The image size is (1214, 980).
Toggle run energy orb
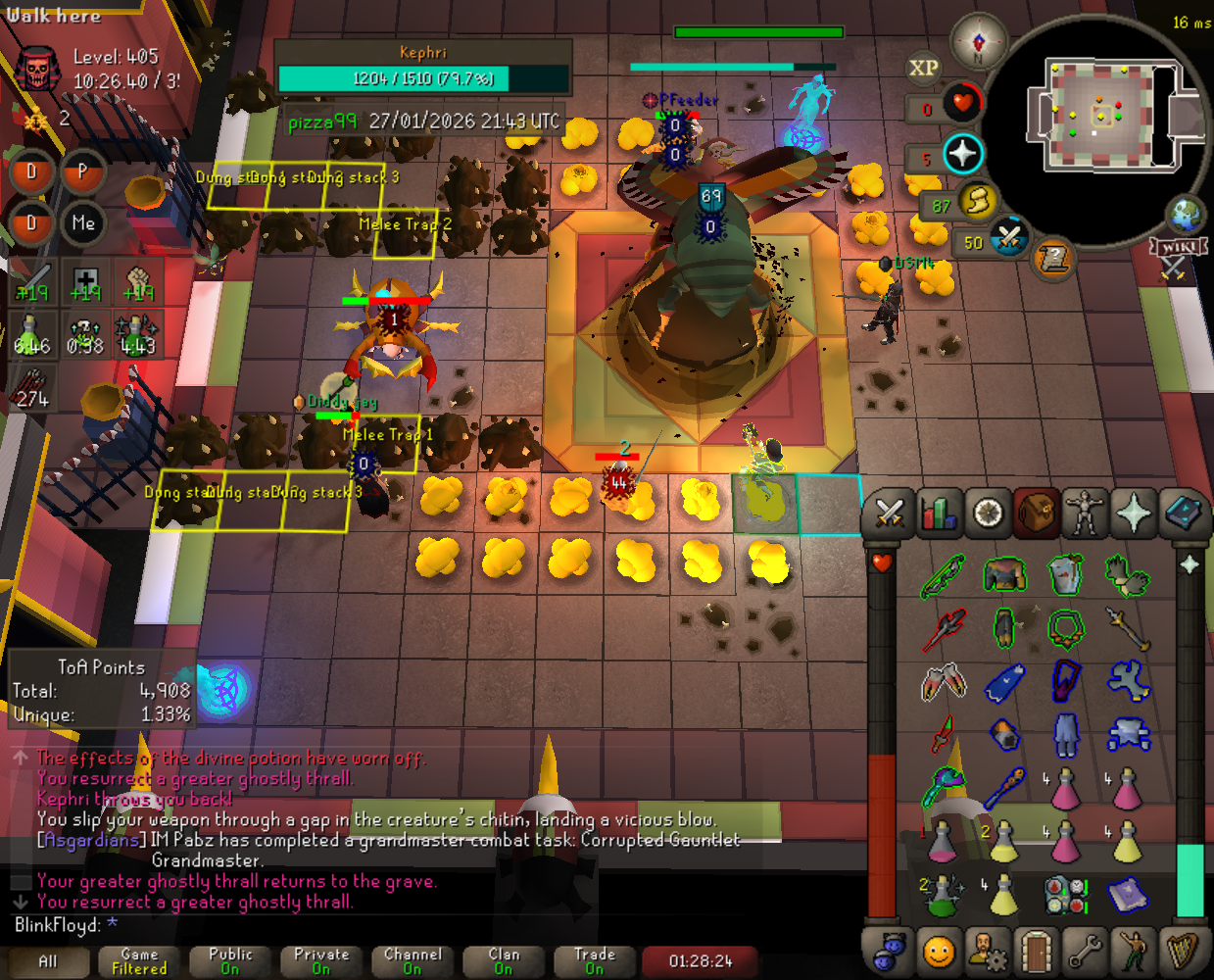976,202
